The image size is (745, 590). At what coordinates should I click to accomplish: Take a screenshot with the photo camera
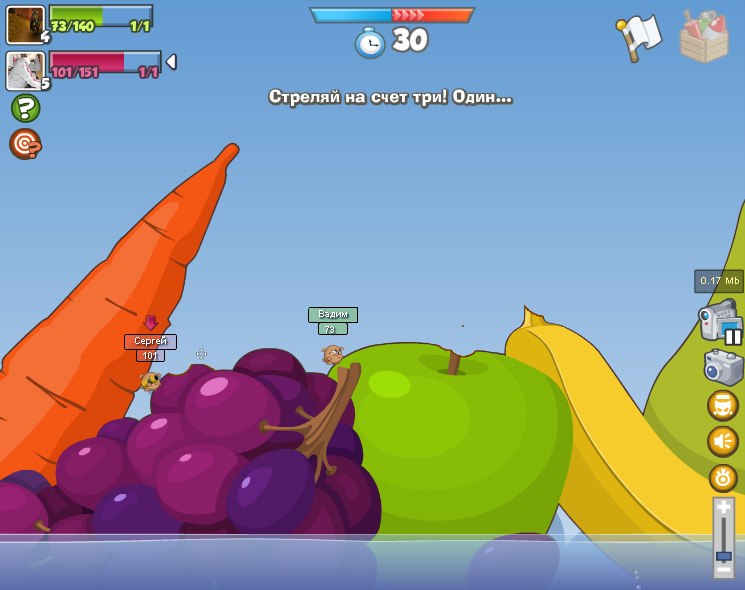click(723, 367)
